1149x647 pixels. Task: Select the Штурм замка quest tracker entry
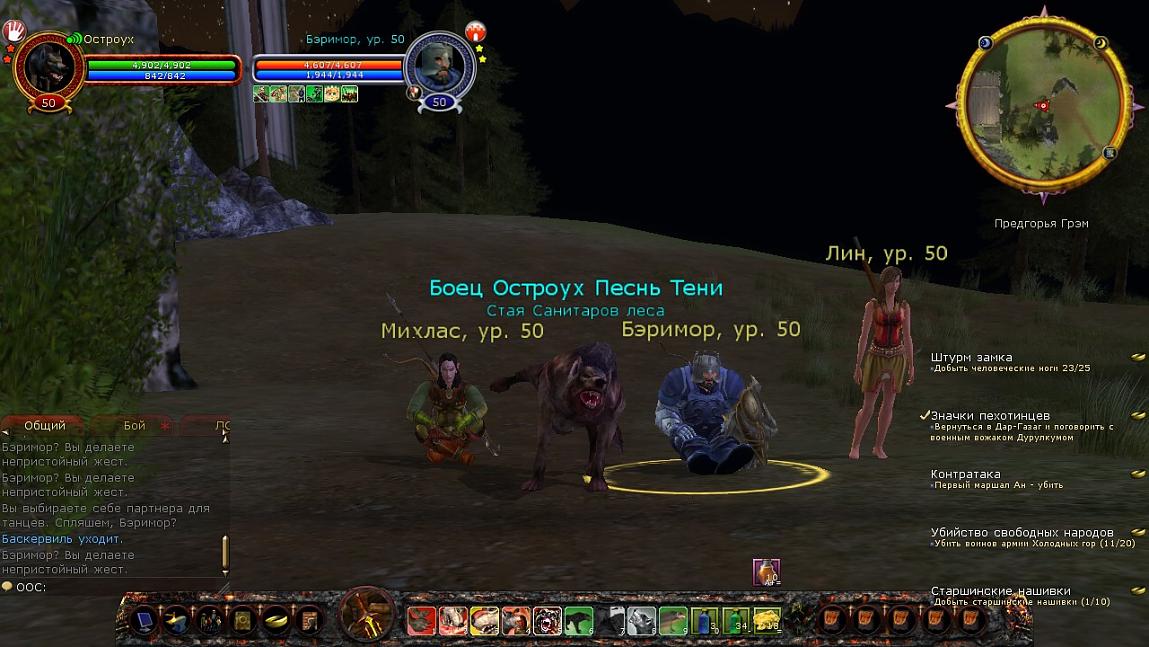[971, 357]
